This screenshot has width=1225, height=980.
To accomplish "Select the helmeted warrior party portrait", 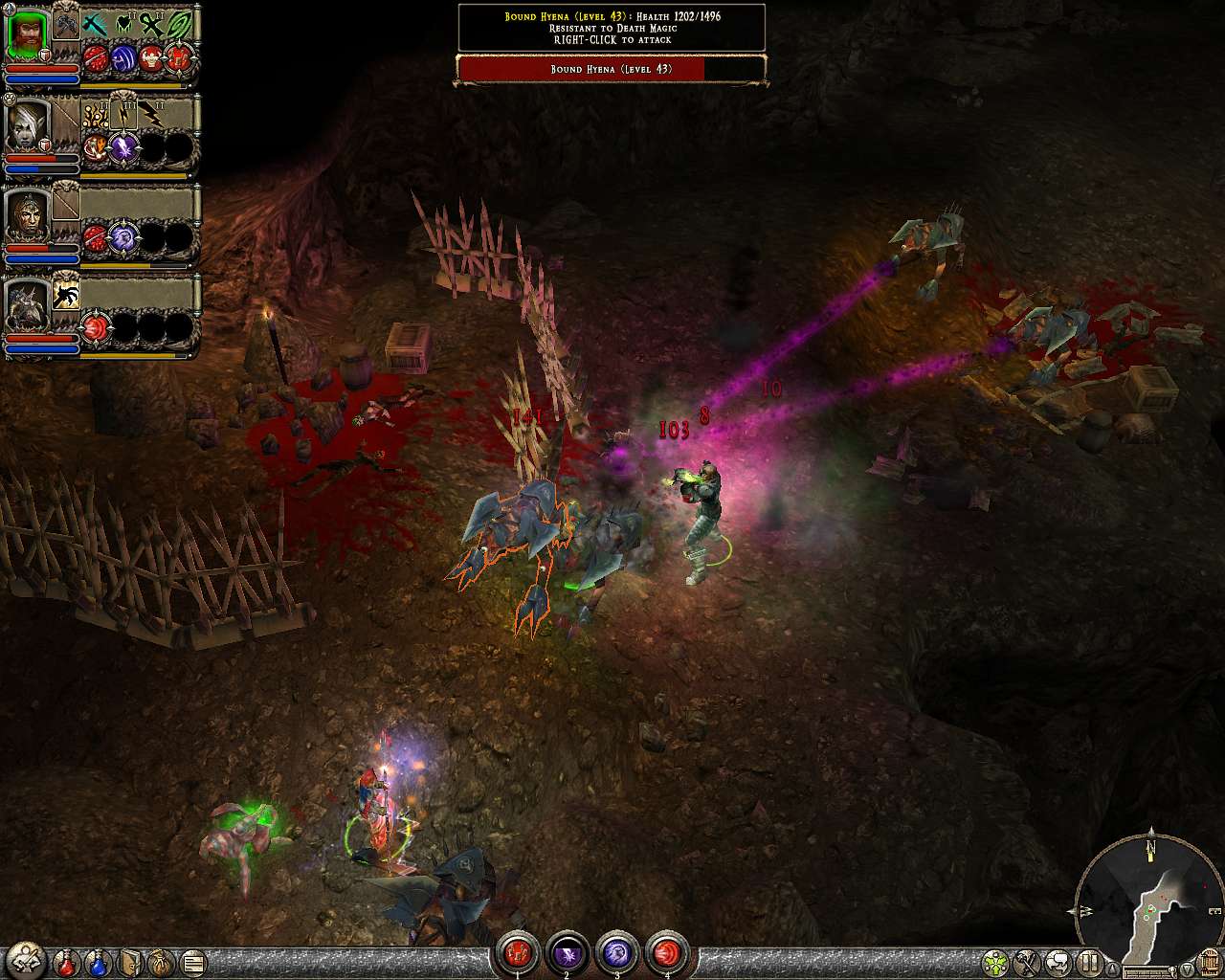I will click(x=28, y=216).
